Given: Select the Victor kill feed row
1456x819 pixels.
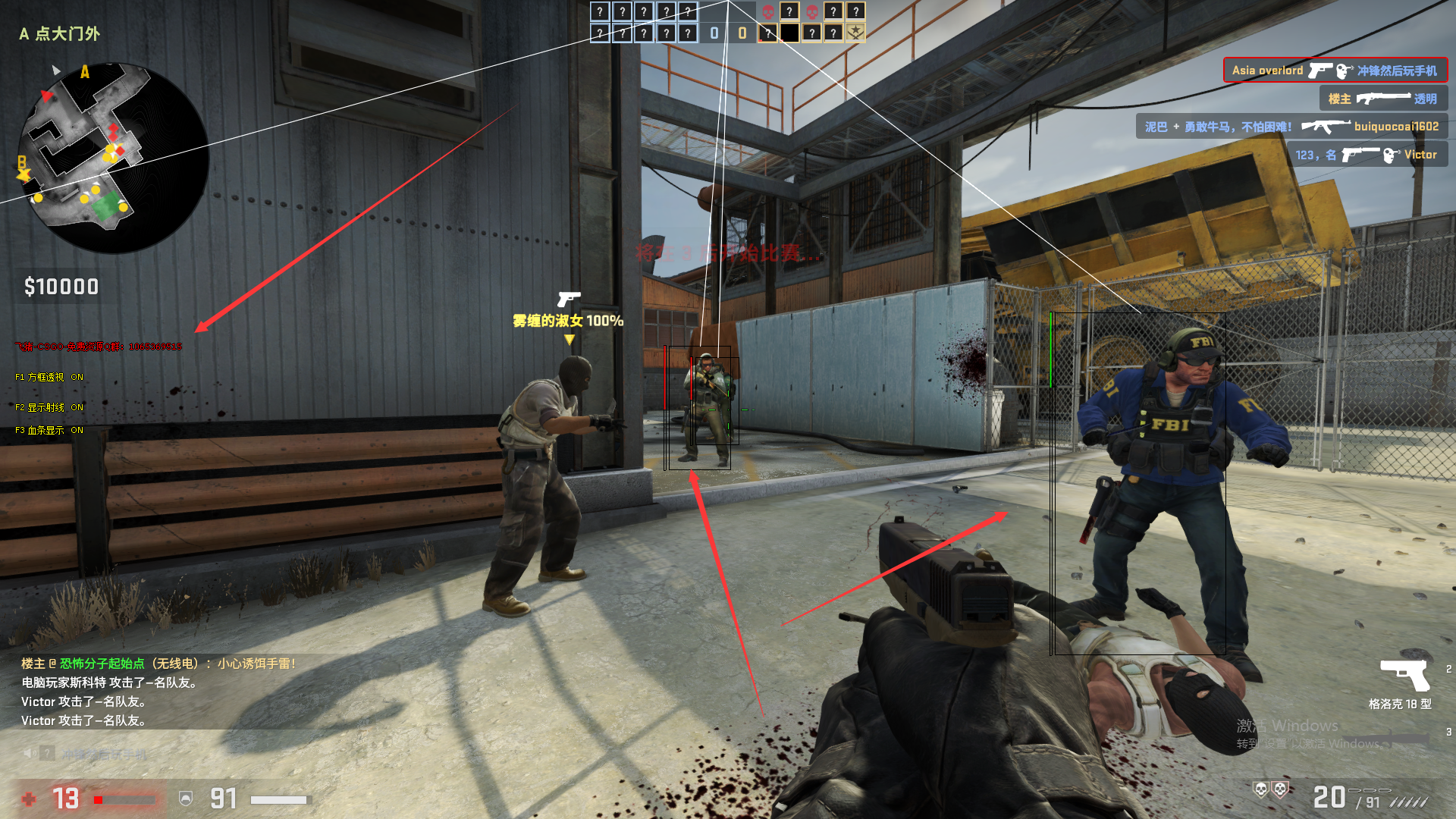Looking at the screenshot, I should pos(1366,155).
